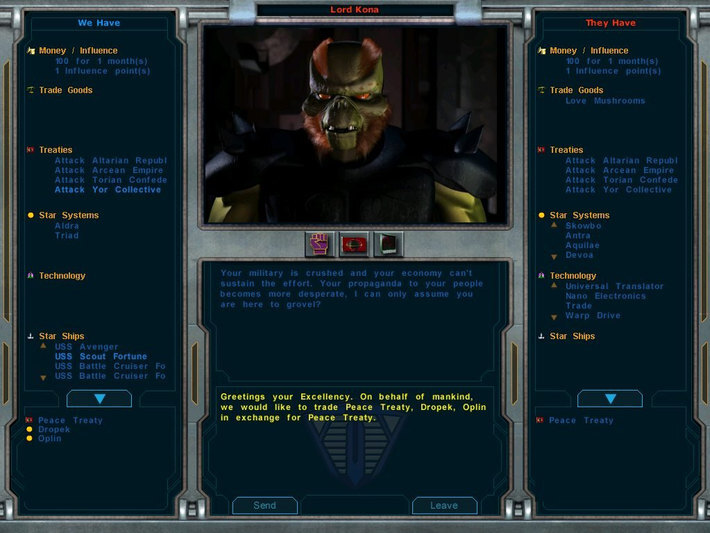Viewport: 710px width, 533px height.
Task: Choose the Universal Translator technology
Action: tap(614, 286)
